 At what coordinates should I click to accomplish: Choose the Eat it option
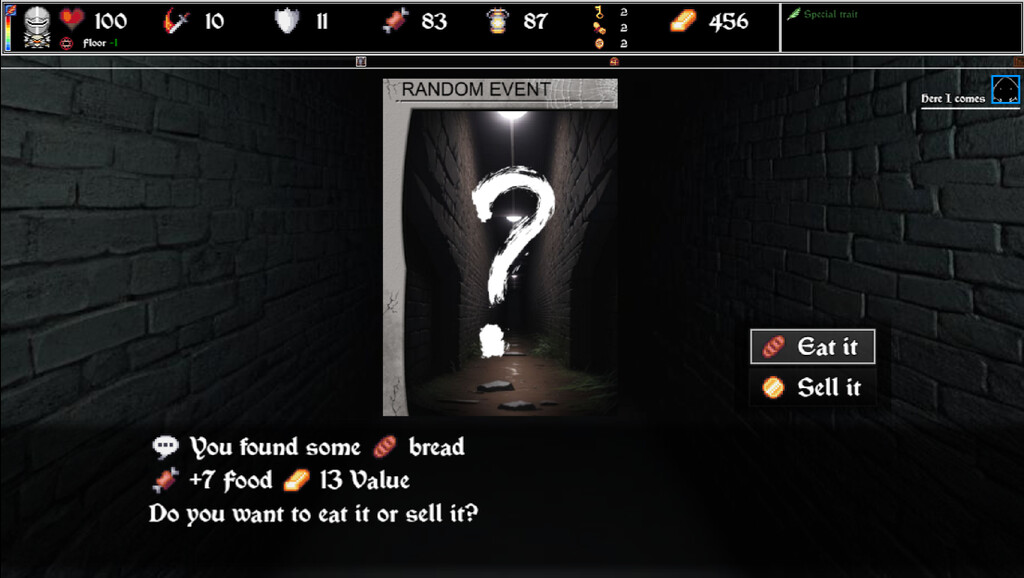tap(813, 347)
